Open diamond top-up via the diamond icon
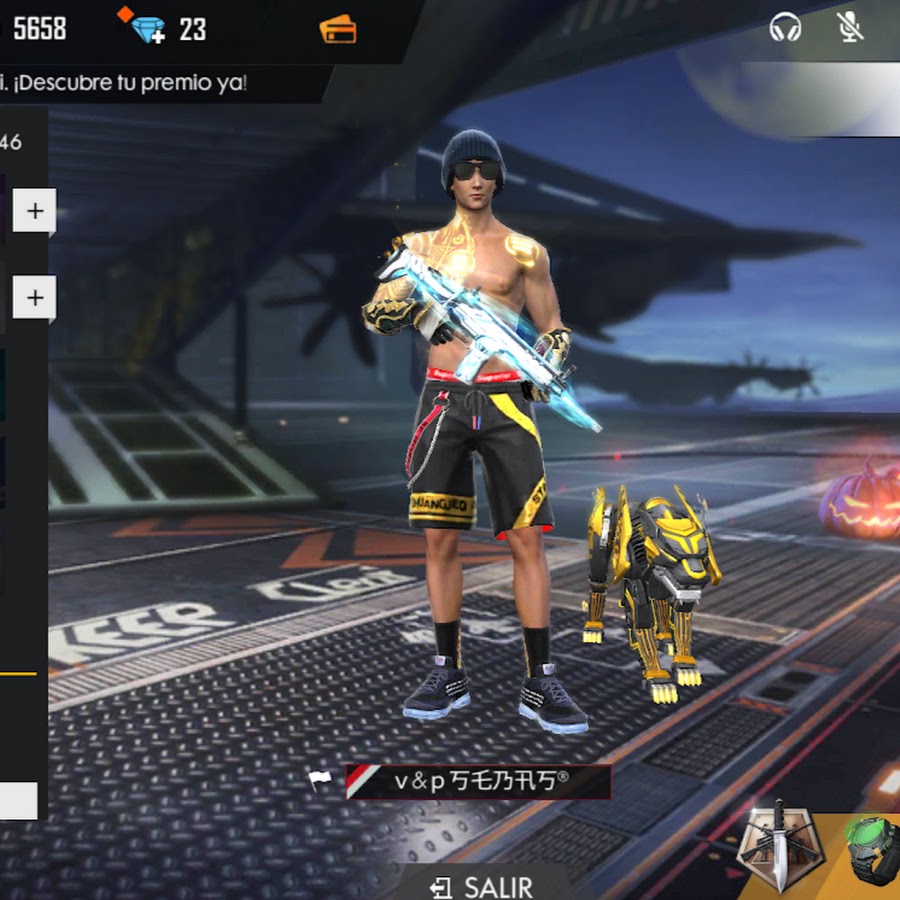 146,27
